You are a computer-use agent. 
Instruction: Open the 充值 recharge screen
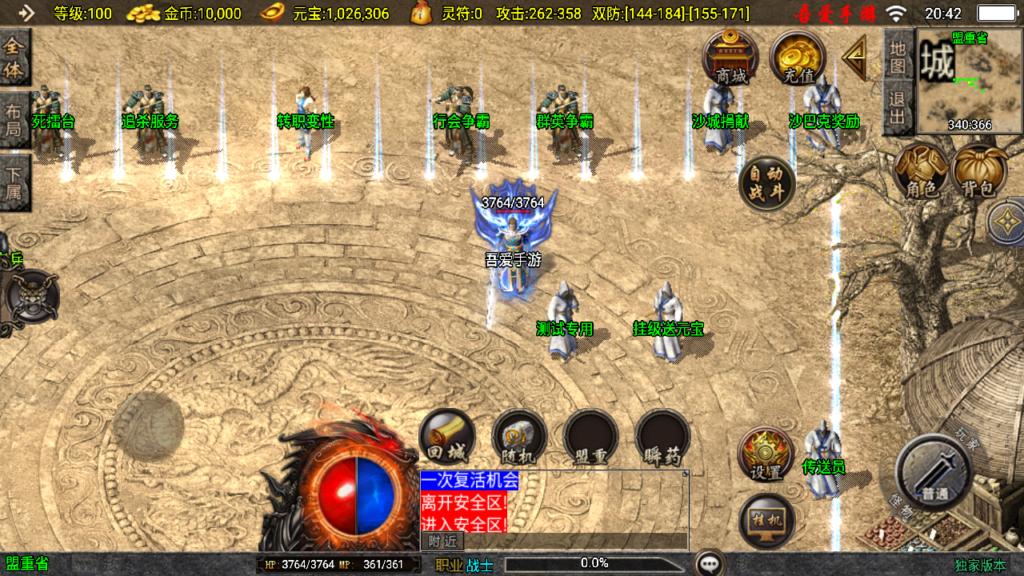point(799,57)
